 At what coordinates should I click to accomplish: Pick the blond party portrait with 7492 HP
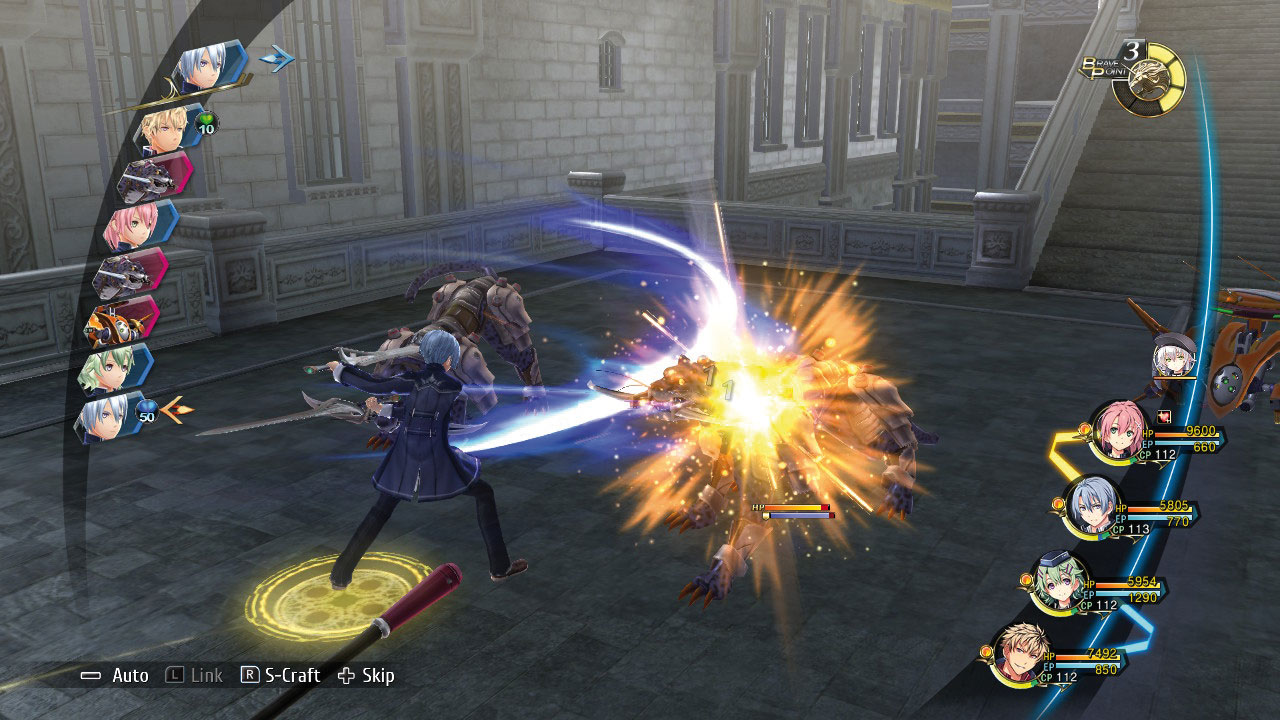coord(1018,653)
